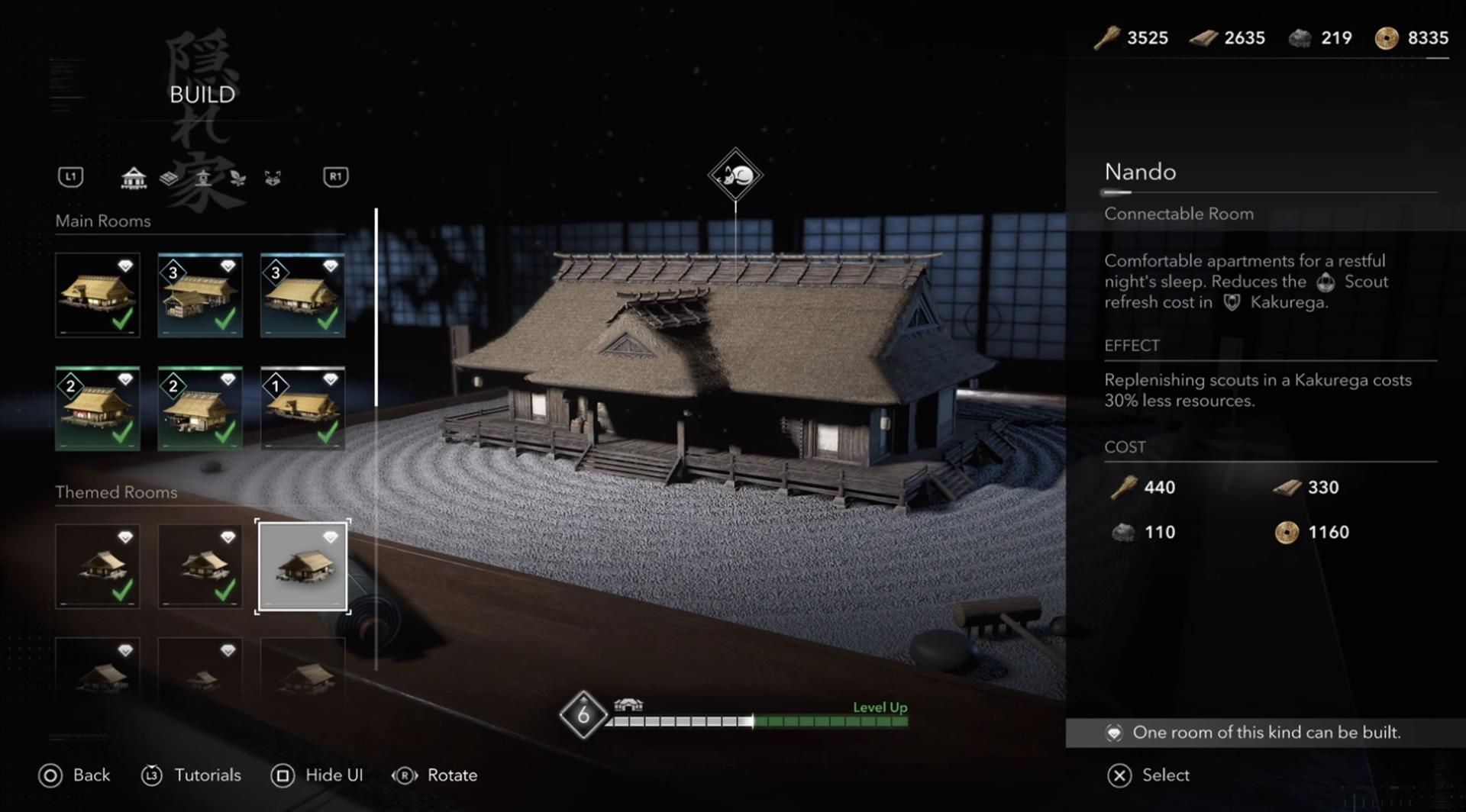1466x812 pixels.
Task: Open the plants category tab
Action: (x=238, y=178)
